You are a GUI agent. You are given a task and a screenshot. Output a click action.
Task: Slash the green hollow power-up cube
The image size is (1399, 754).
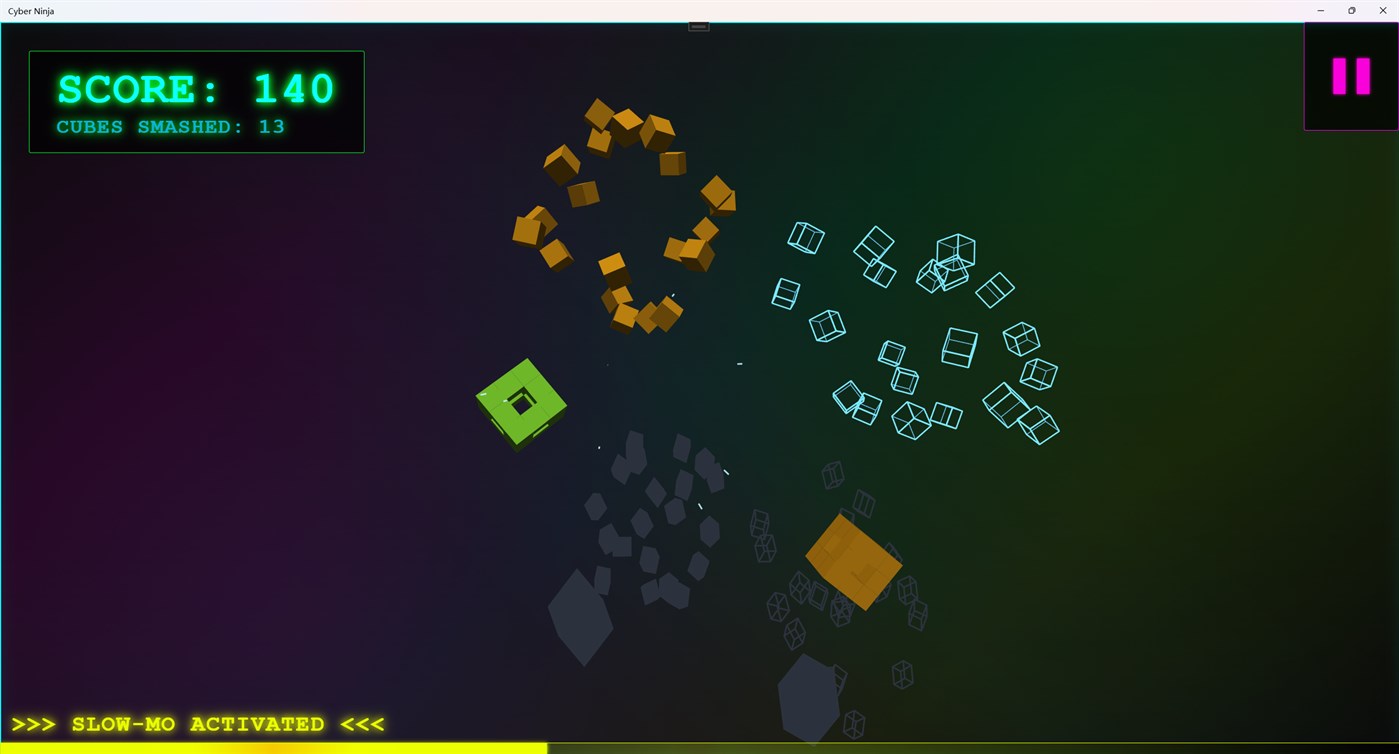523,403
